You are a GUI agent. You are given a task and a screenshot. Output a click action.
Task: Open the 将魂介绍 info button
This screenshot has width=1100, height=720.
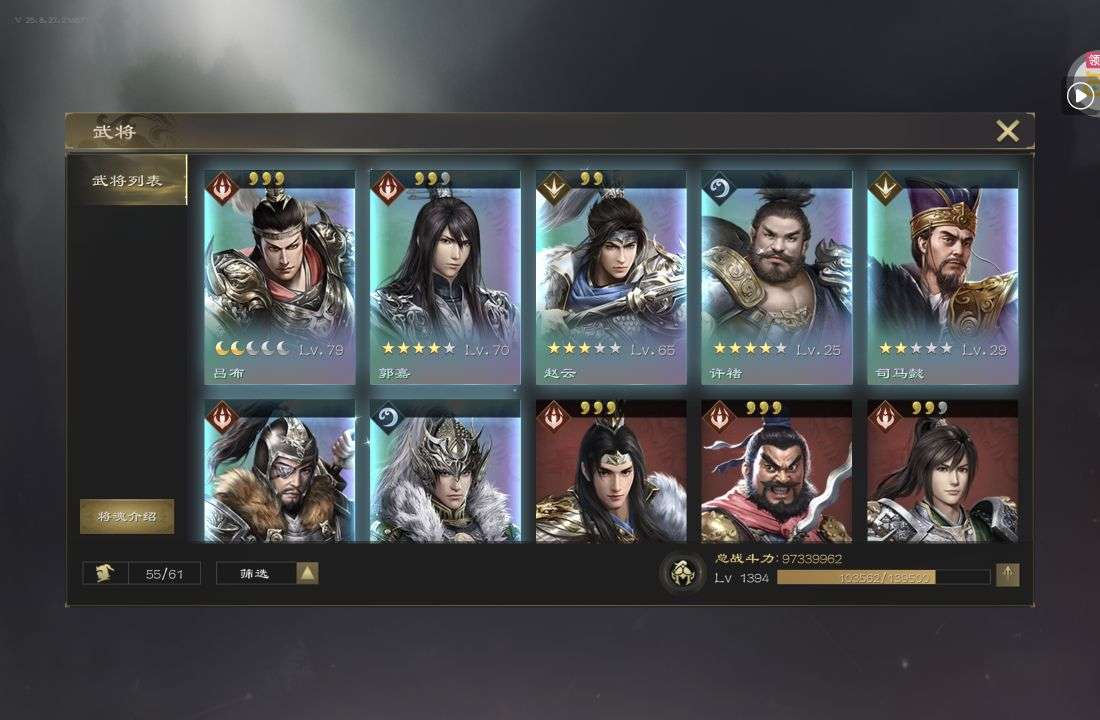[127, 516]
